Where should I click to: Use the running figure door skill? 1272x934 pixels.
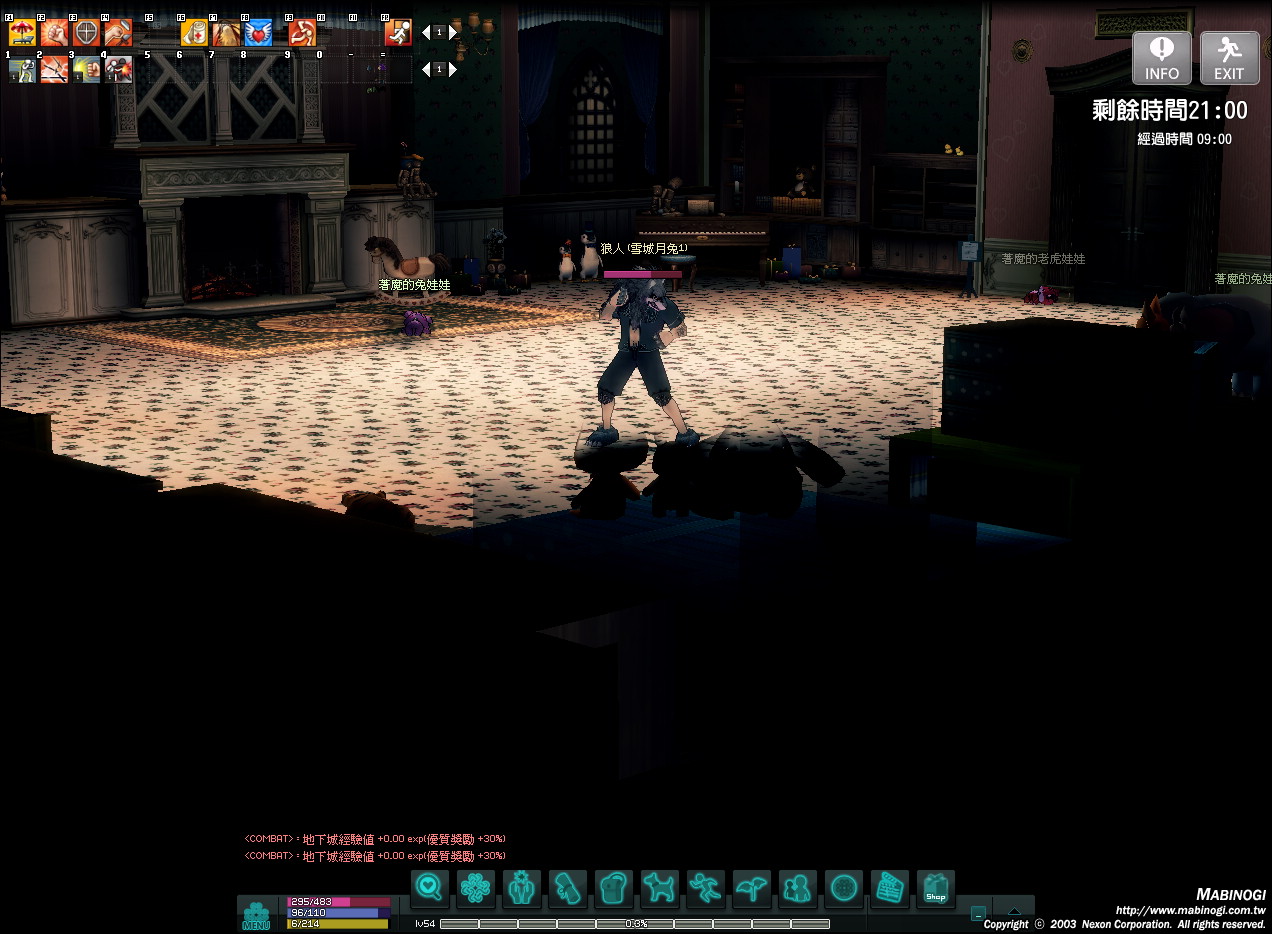click(x=398, y=33)
